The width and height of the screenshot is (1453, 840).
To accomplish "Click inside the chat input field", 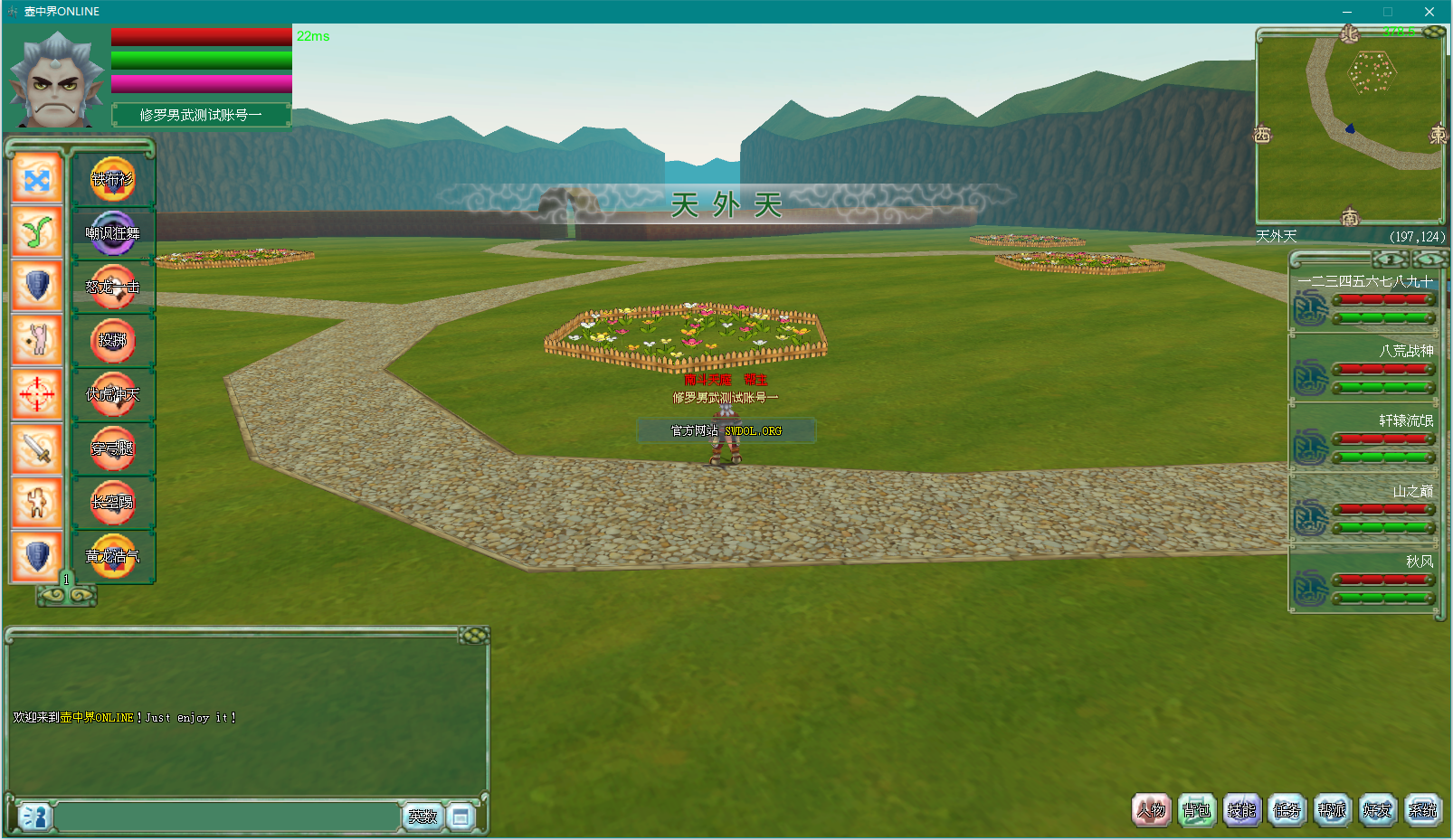I will [226, 816].
